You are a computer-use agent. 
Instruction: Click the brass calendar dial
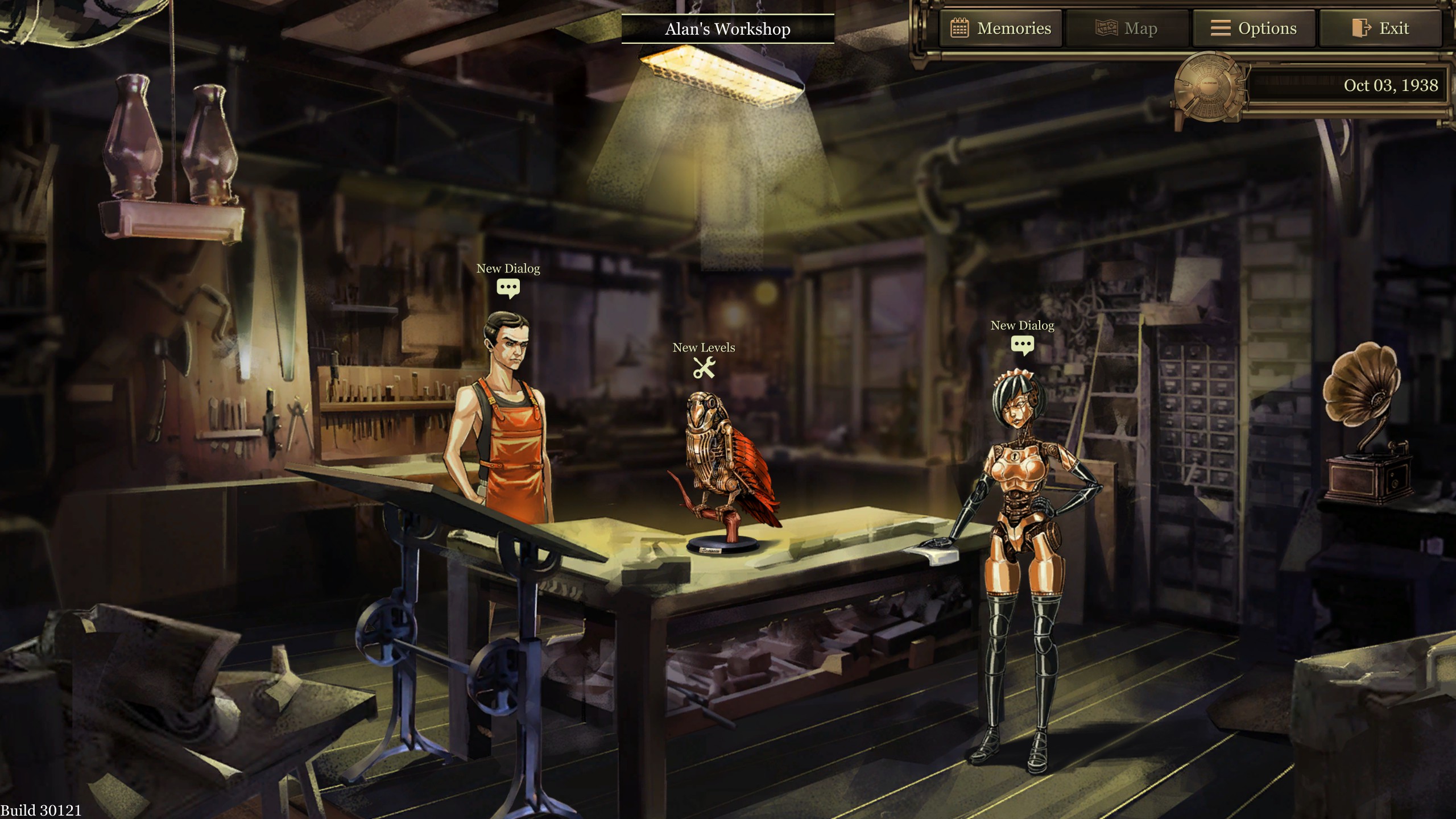1209,86
